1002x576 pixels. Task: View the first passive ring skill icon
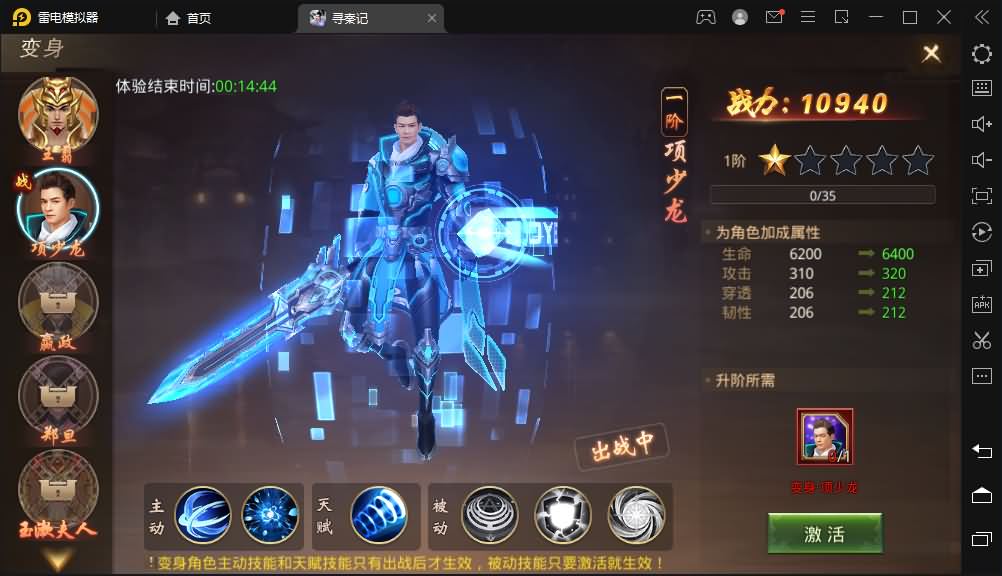click(490, 514)
